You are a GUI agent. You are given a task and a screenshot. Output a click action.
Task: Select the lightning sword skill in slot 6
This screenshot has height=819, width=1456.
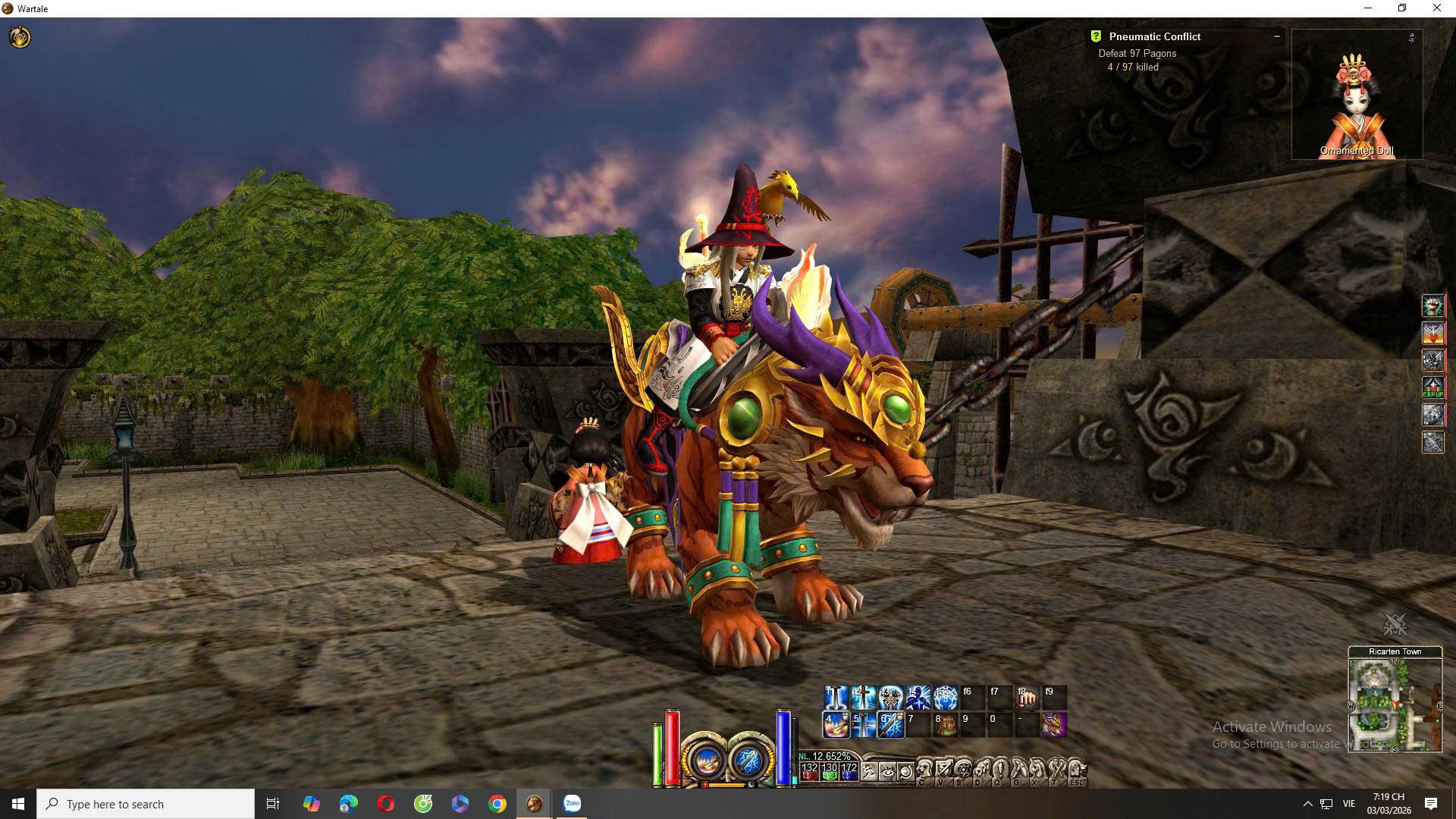(890, 725)
